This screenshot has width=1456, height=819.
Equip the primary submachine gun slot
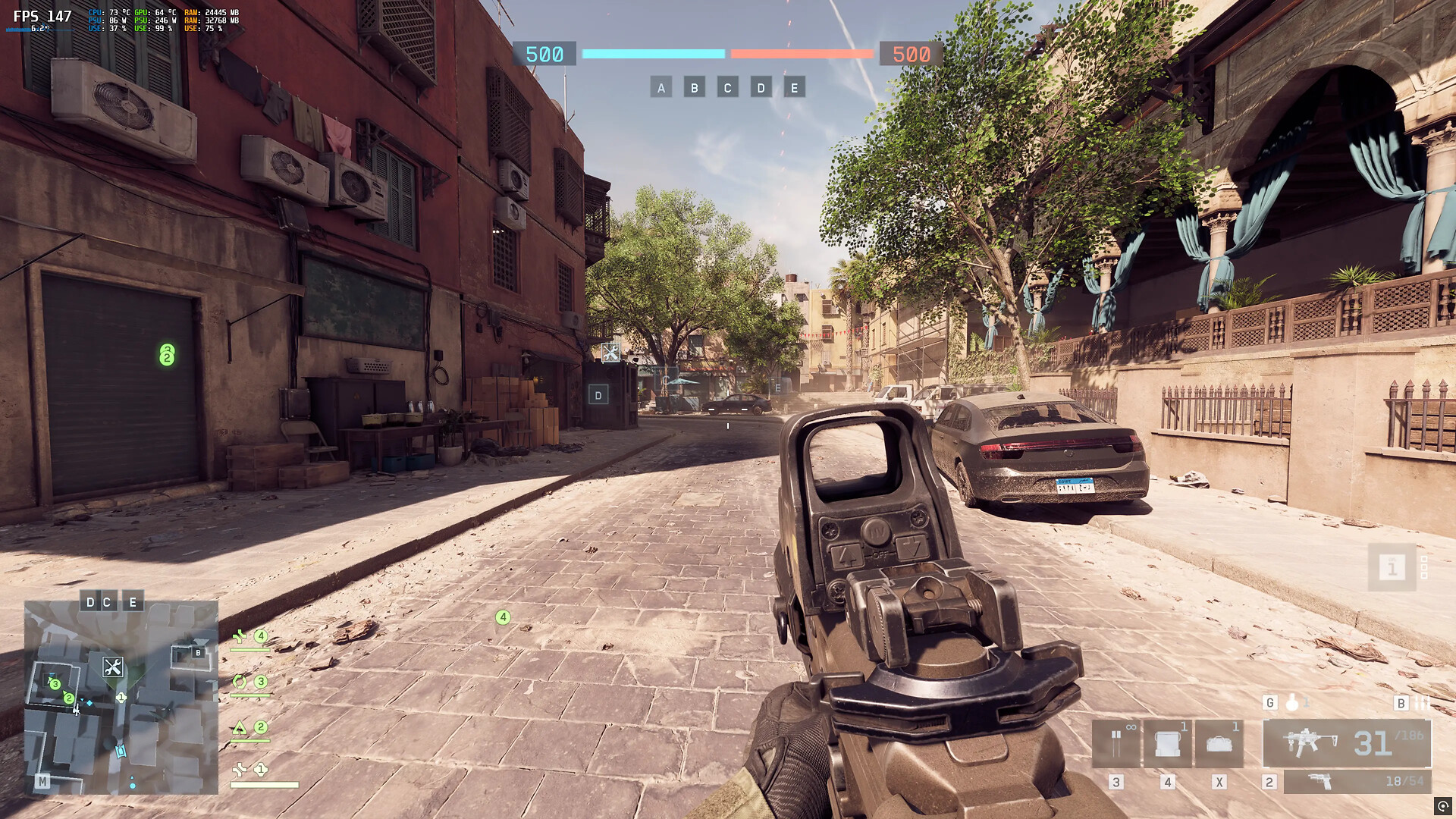(x=1347, y=743)
